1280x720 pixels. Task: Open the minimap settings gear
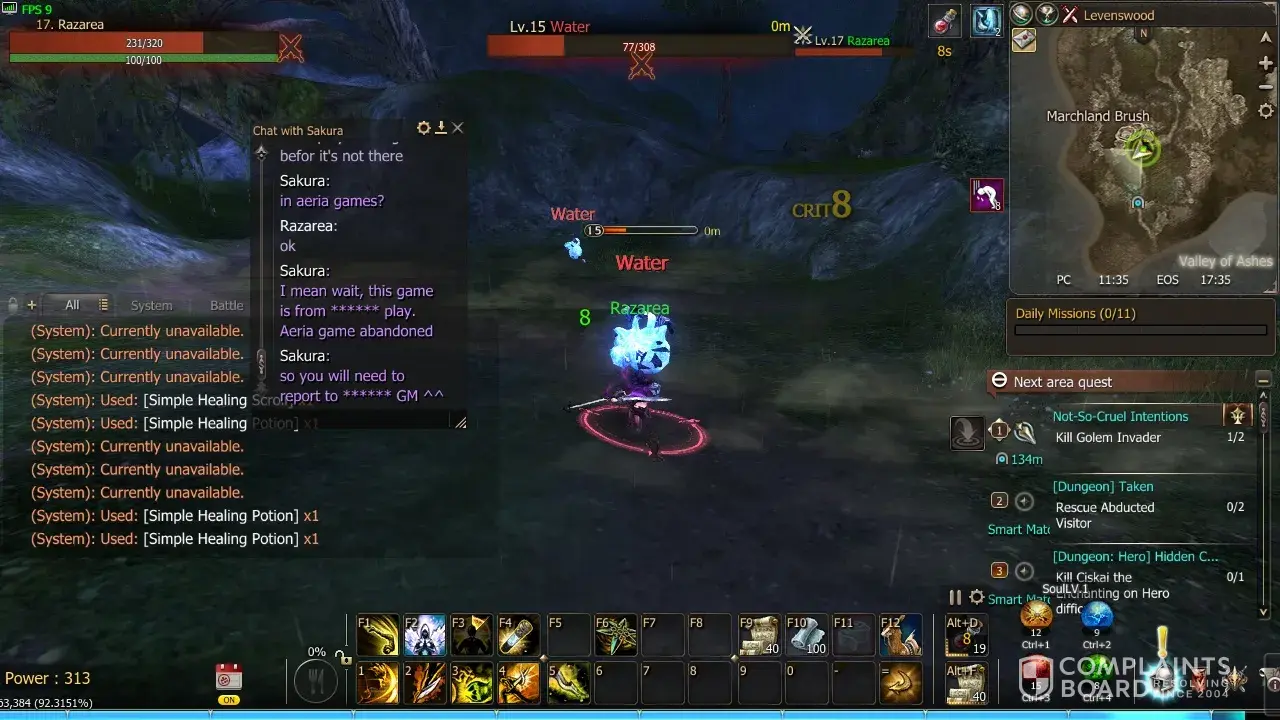pos(1265,111)
